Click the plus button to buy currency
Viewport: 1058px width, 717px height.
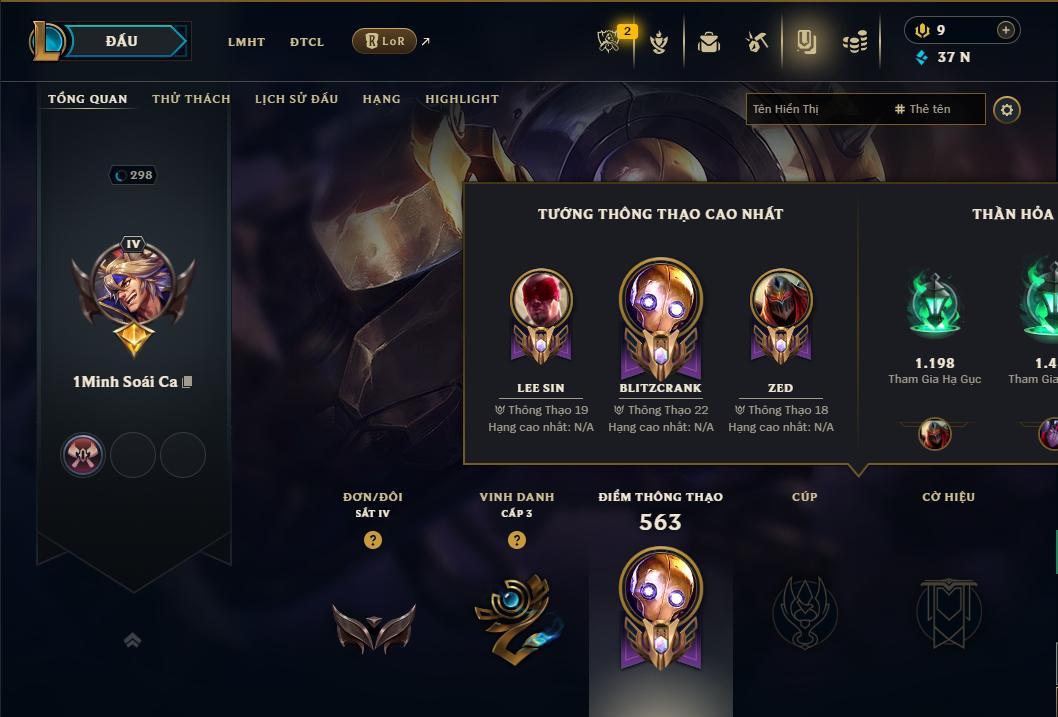pyautogui.click(x=1005, y=30)
